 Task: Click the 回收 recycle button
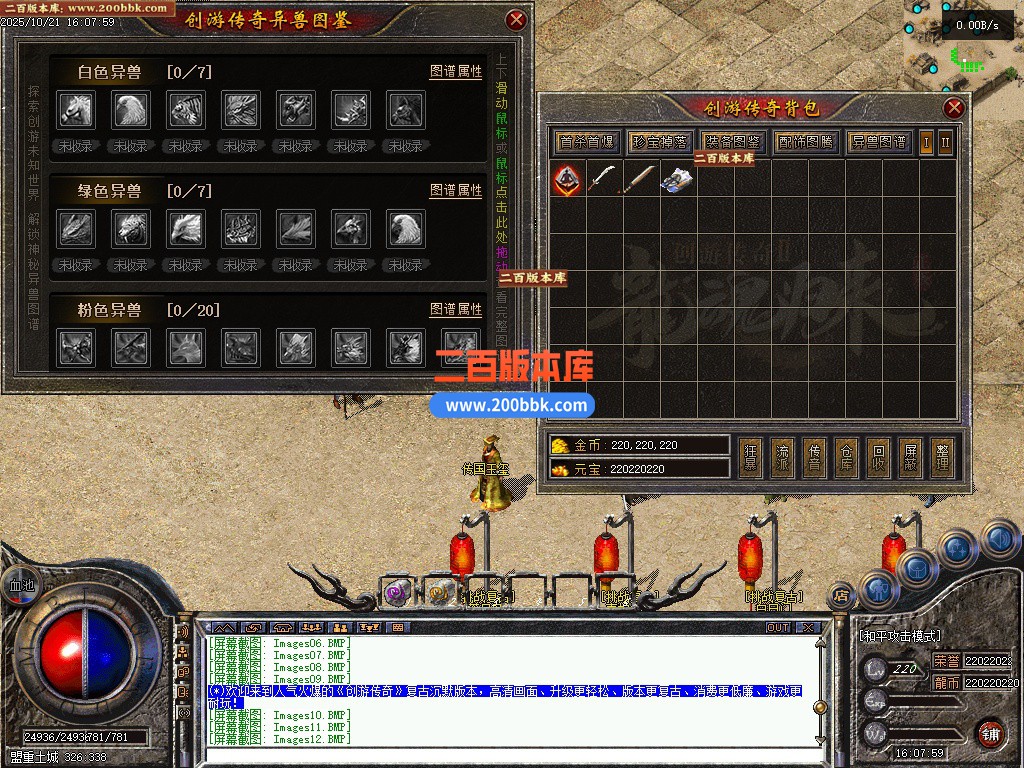[877, 457]
